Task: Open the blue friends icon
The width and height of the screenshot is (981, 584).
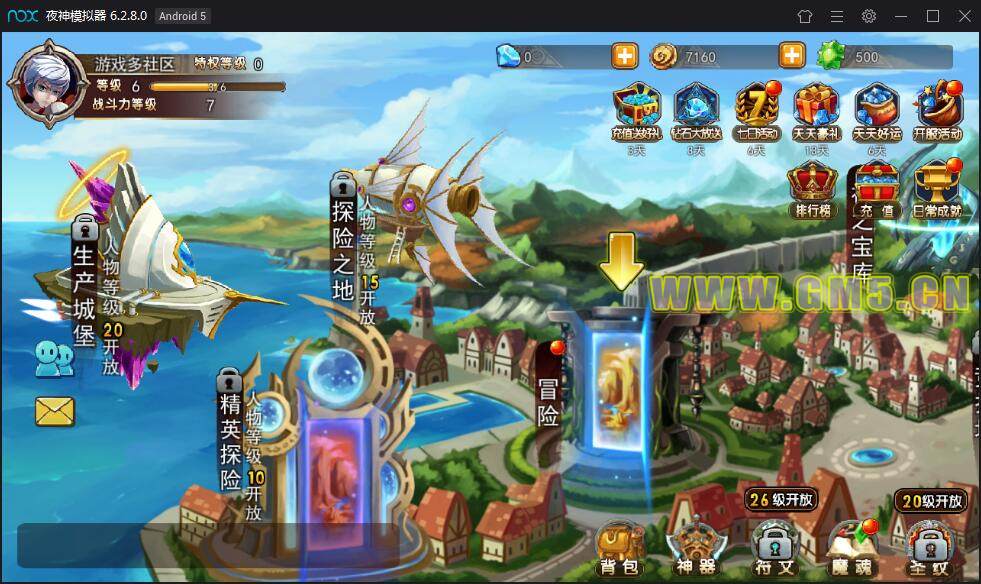Action: 54,357
